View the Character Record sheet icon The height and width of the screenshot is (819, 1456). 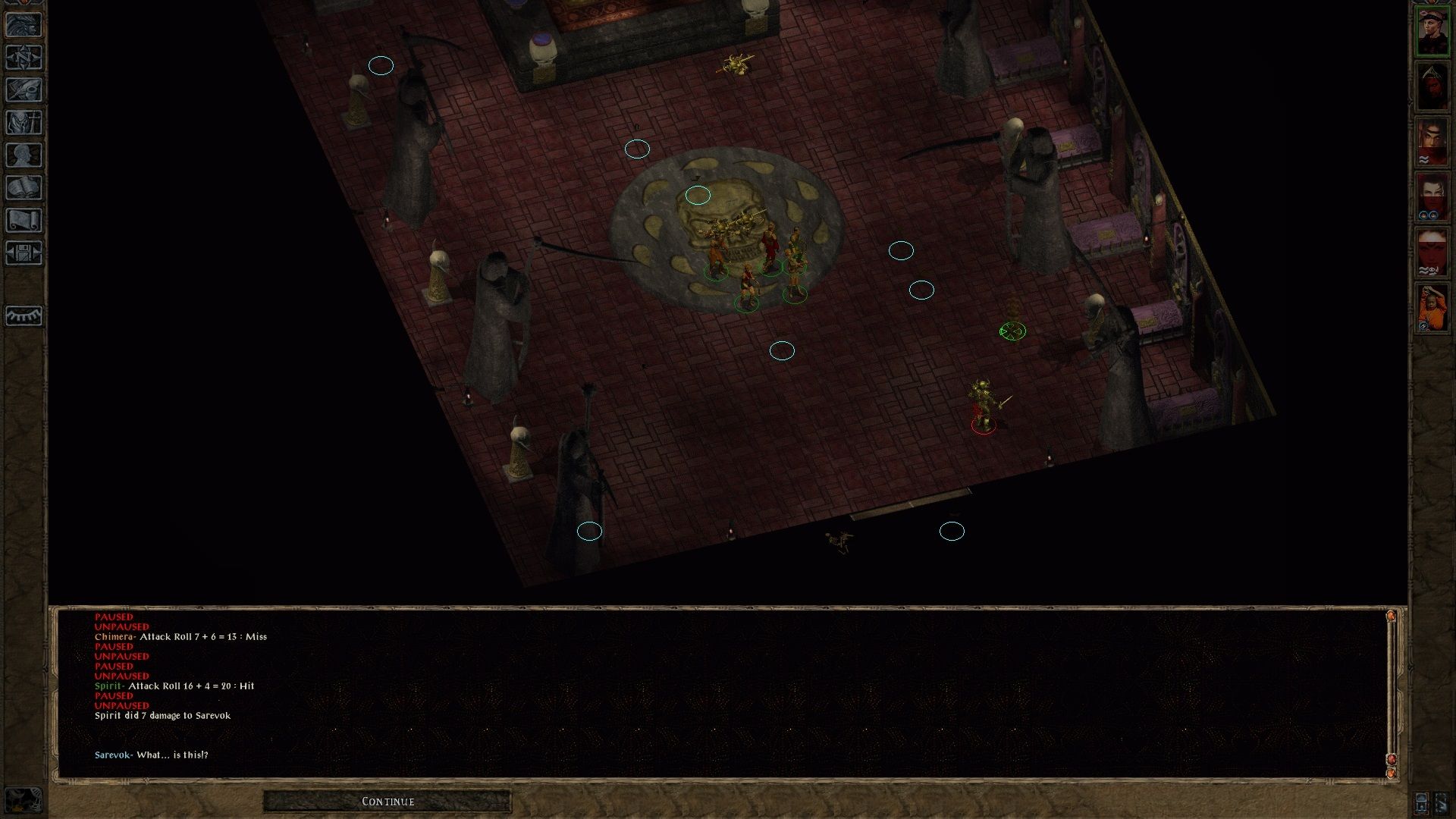(25, 155)
